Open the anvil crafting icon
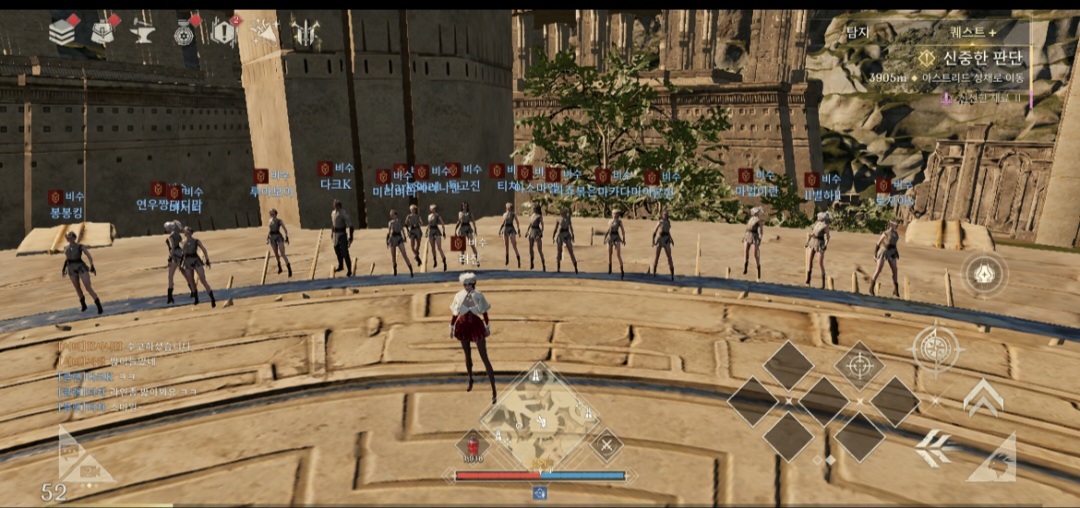This screenshot has height=508, width=1080. pyautogui.click(x=143, y=33)
